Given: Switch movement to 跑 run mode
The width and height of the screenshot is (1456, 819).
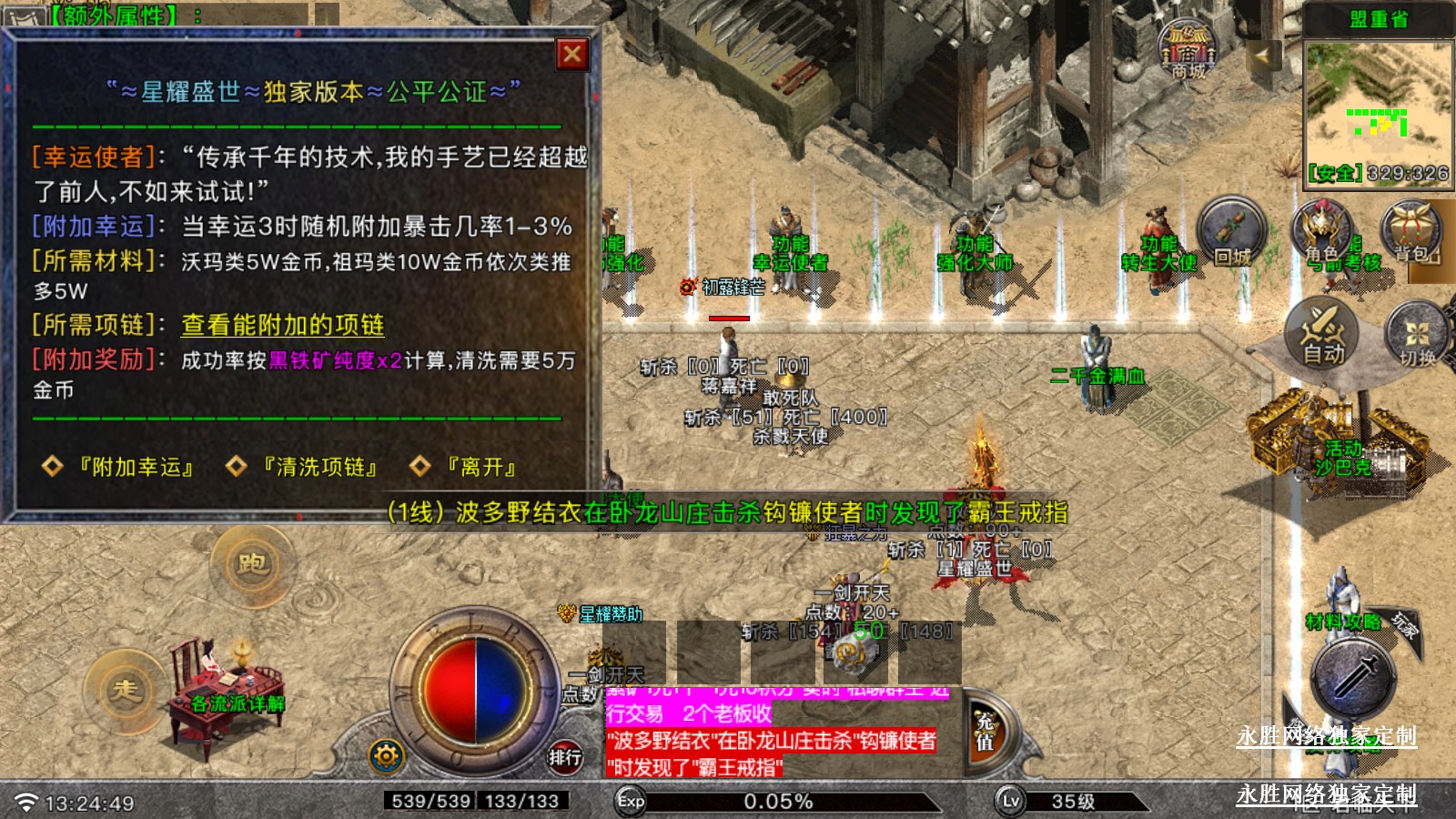Looking at the screenshot, I should click(252, 565).
